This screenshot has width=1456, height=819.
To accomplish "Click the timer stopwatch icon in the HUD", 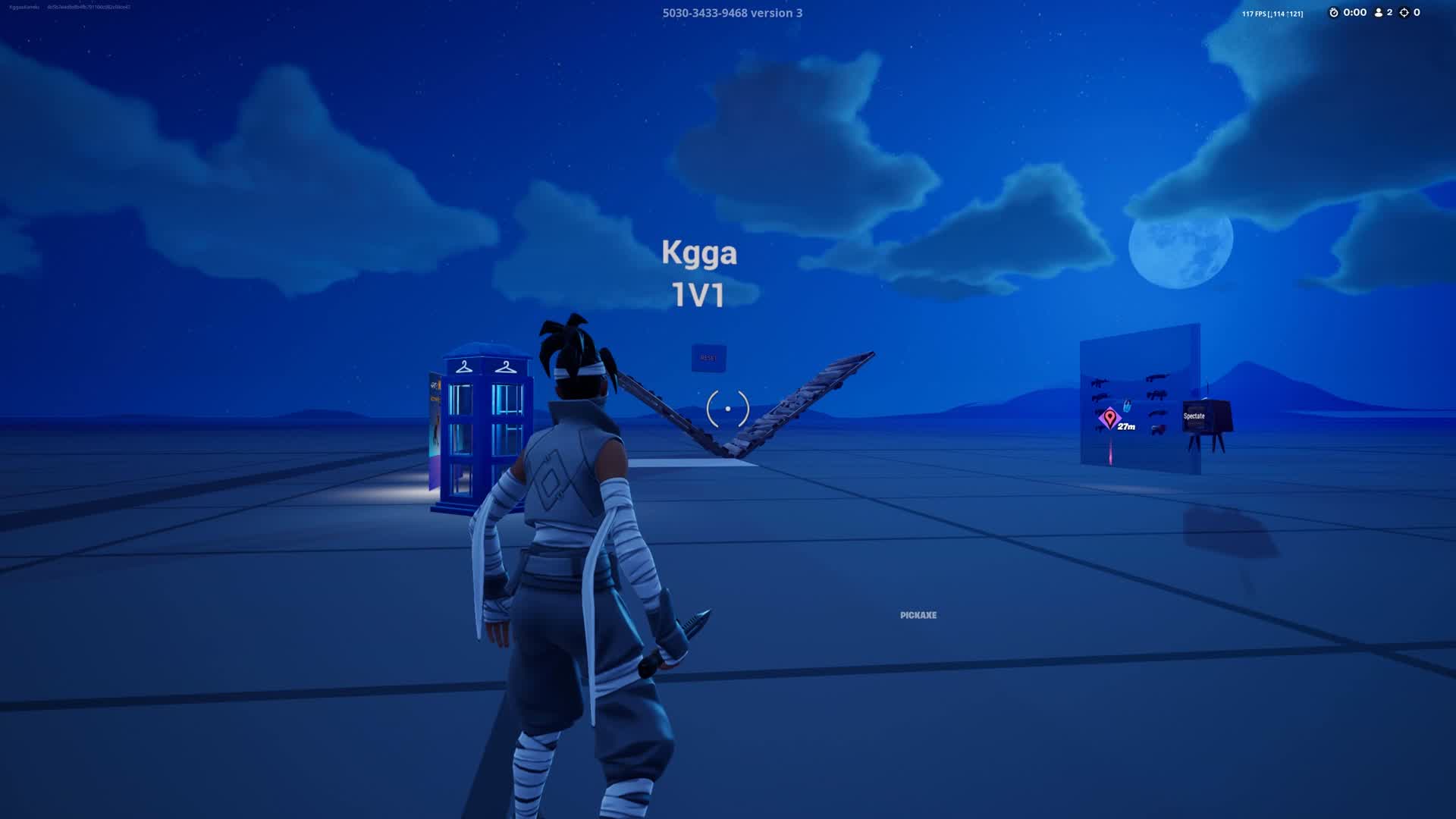I will pos(1334,12).
